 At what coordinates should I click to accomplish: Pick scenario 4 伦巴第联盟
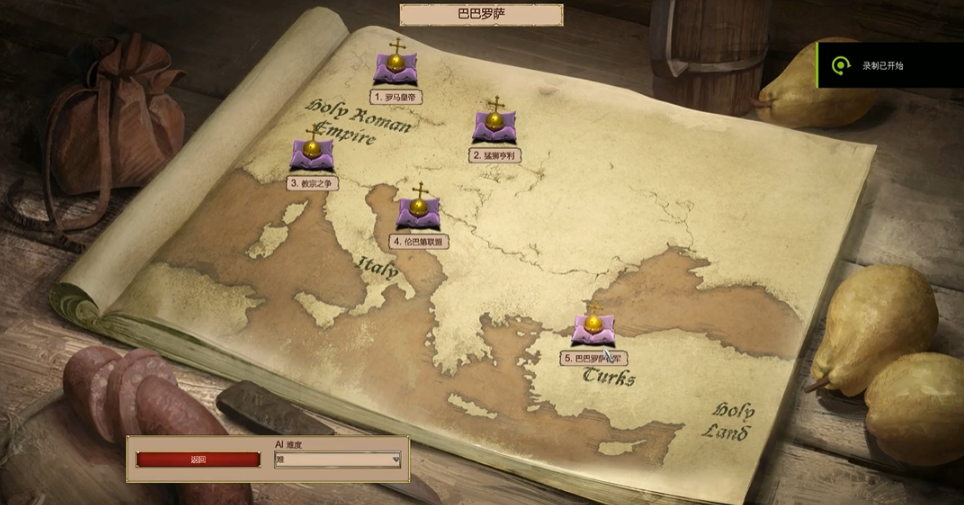(x=419, y=211)
